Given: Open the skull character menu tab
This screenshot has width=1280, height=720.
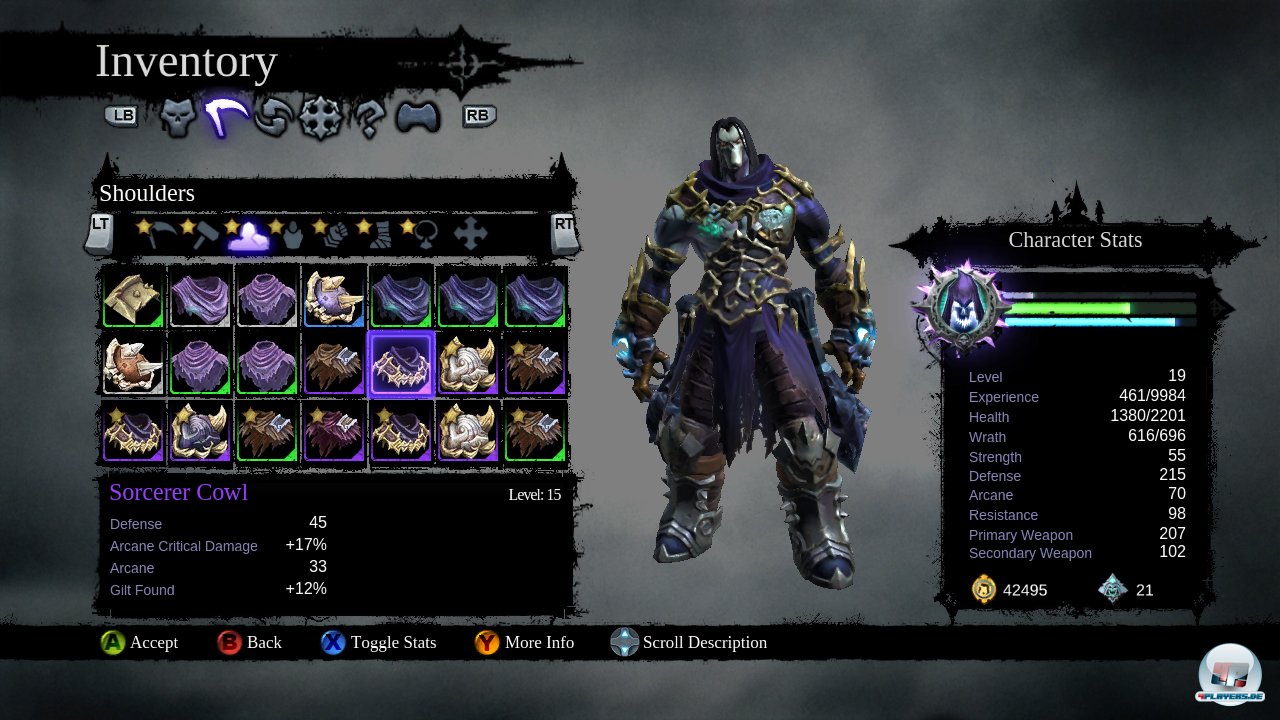Looking at the screenshot, I should tap(178, 118).
